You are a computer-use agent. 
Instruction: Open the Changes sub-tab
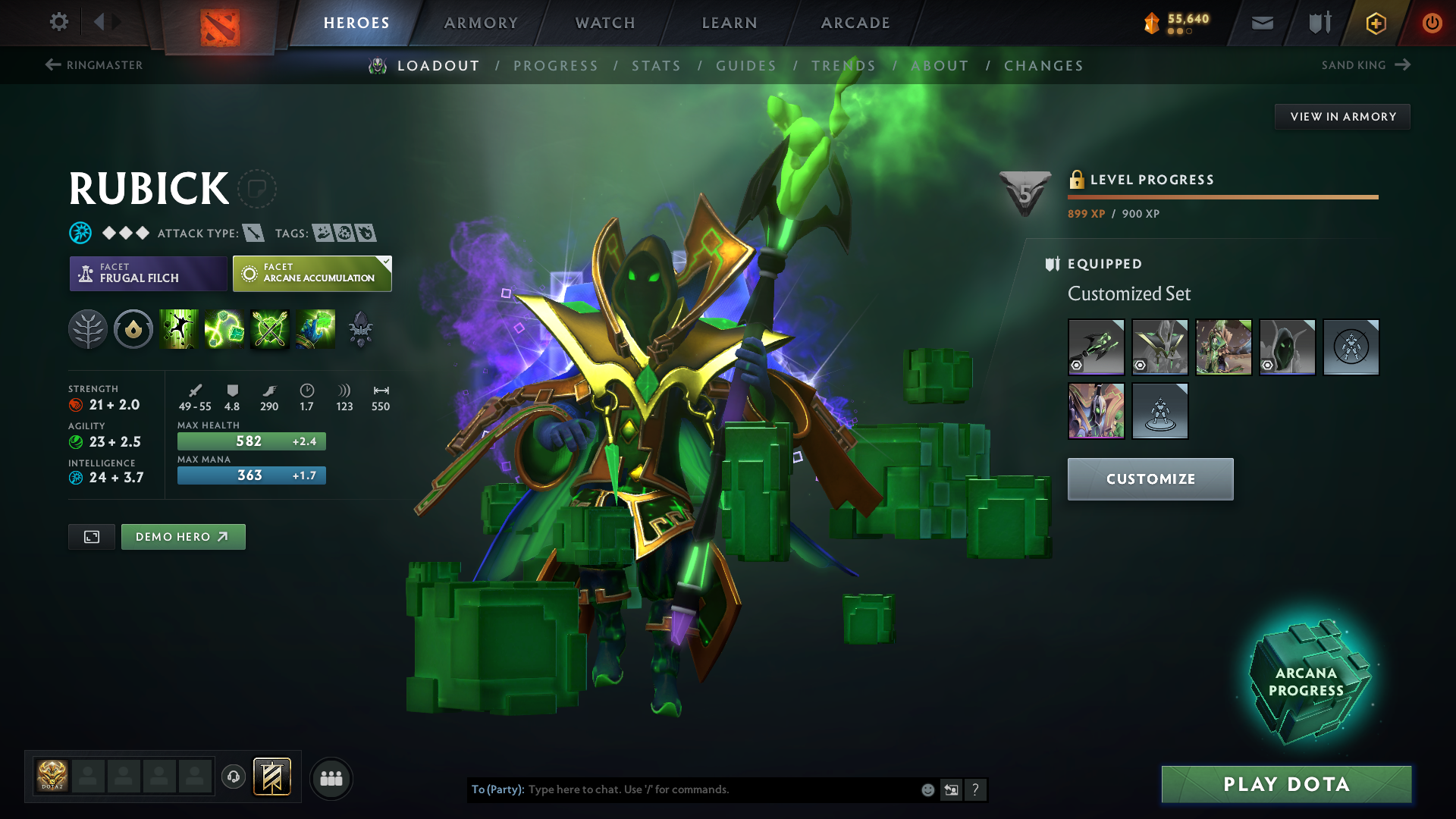pyautogui.click(x=1043, y=66)
